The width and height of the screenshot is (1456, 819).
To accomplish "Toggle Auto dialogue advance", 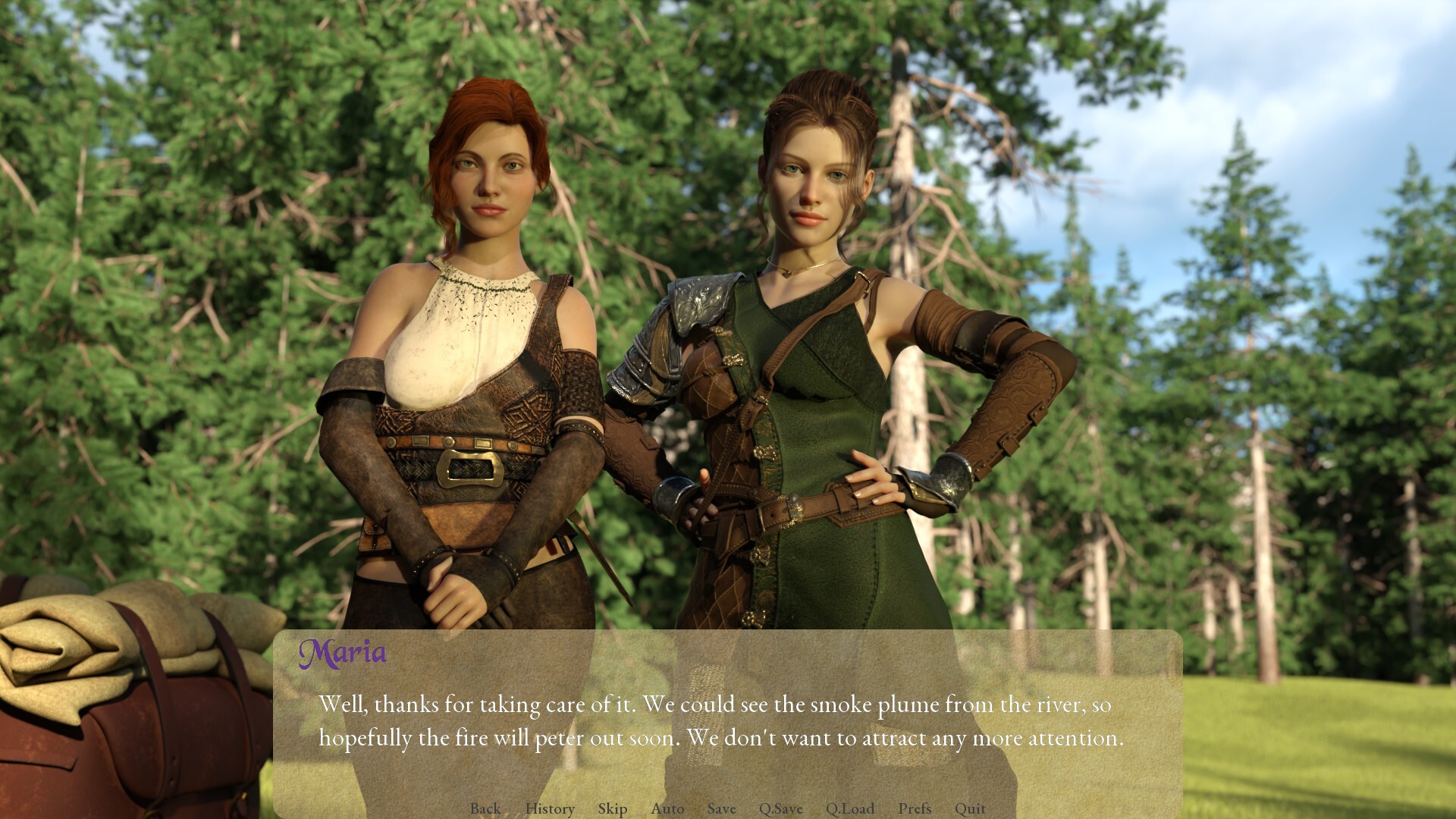I will [x=667, y=808].
